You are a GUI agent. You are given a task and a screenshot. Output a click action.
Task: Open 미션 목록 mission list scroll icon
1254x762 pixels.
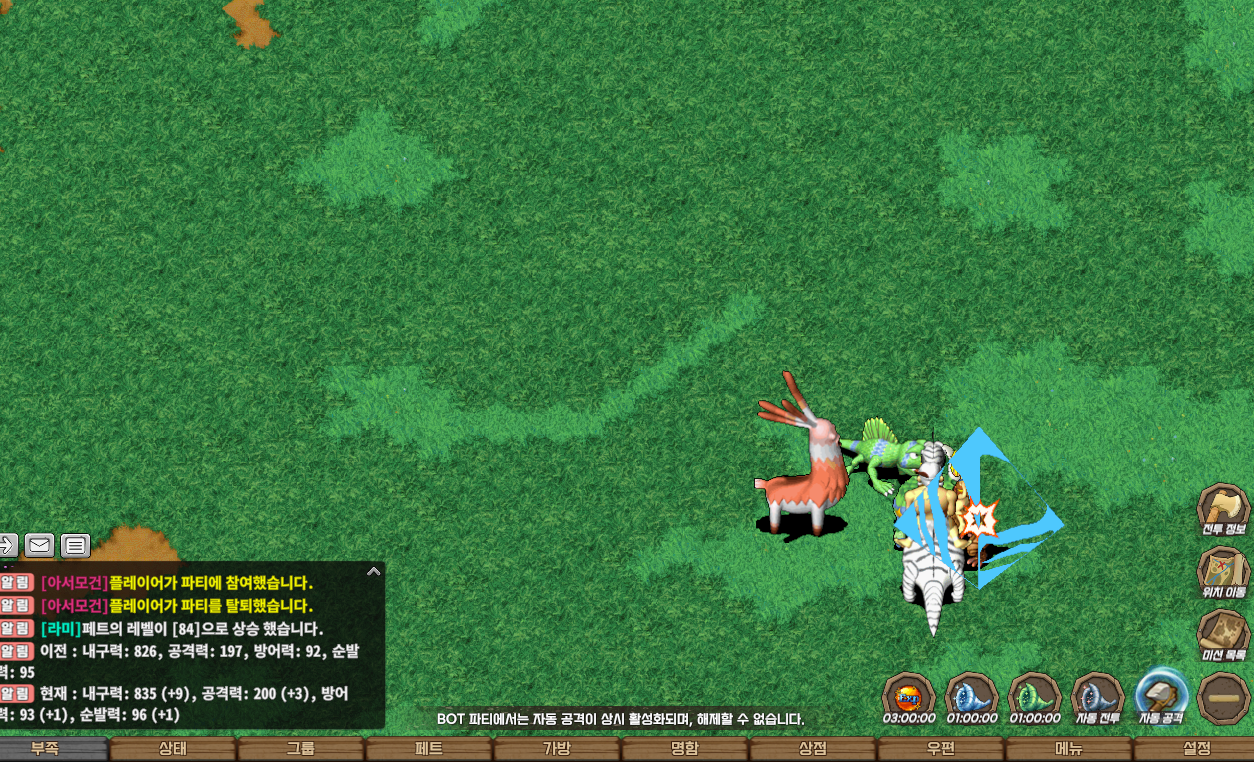click(1223, 635)
